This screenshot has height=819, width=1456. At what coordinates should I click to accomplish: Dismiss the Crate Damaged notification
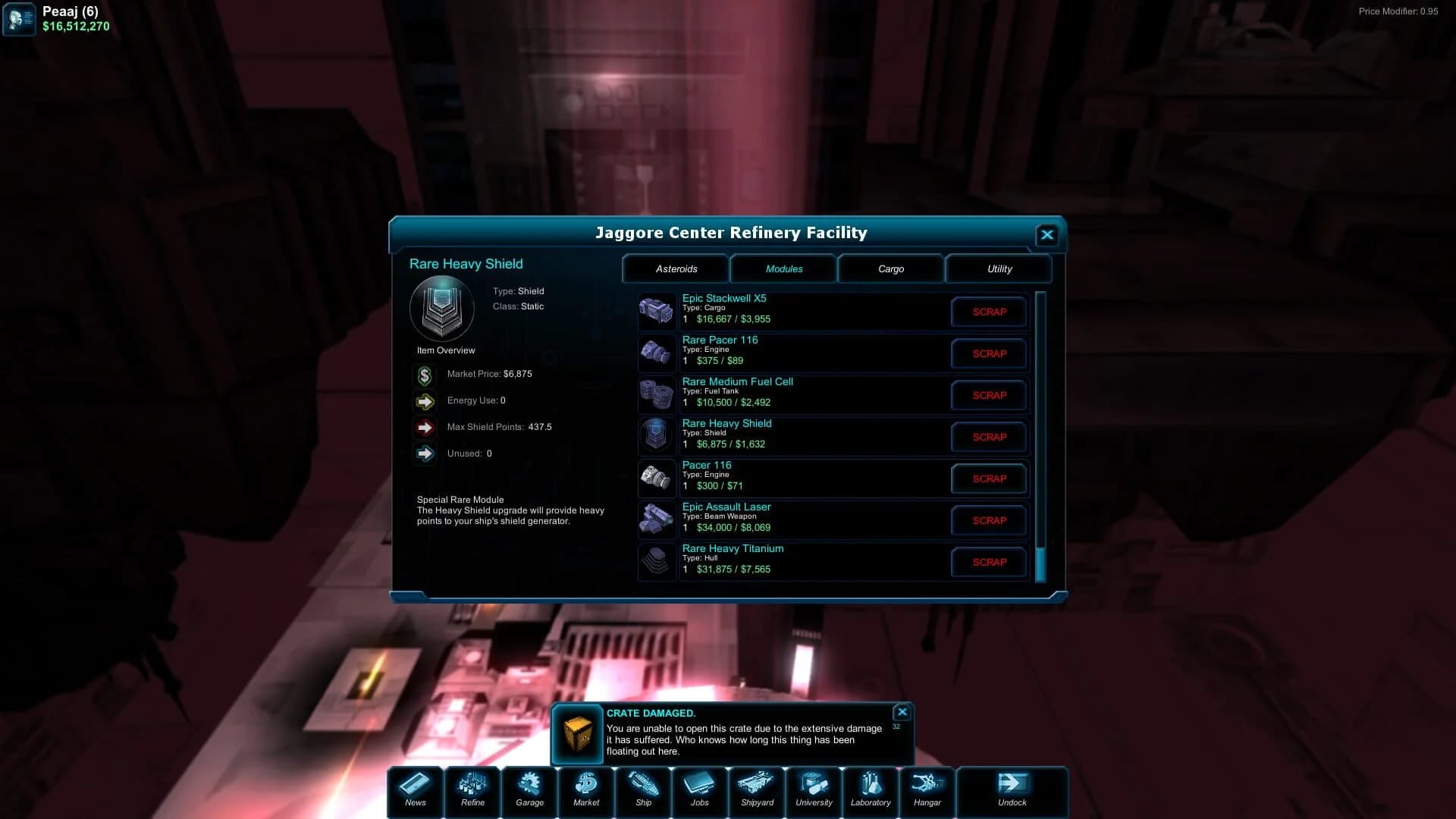coord(902,712)
